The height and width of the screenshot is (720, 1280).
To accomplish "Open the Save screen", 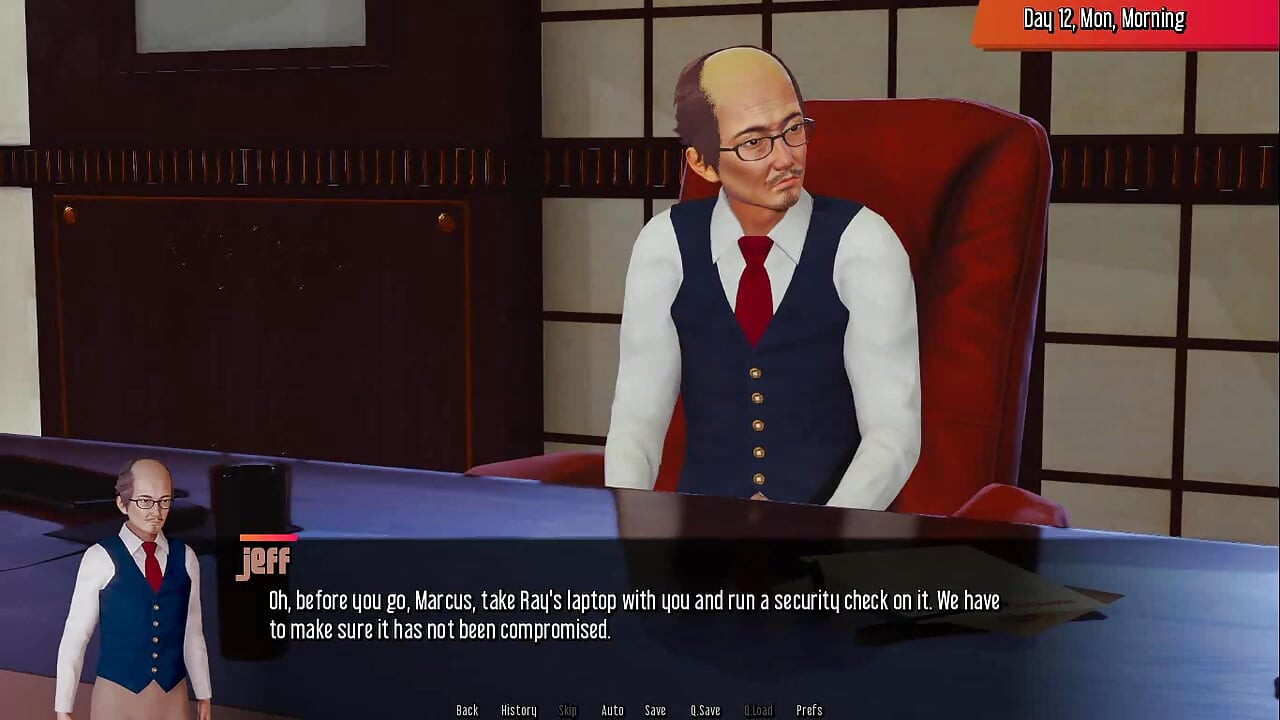I will [655, 710].
